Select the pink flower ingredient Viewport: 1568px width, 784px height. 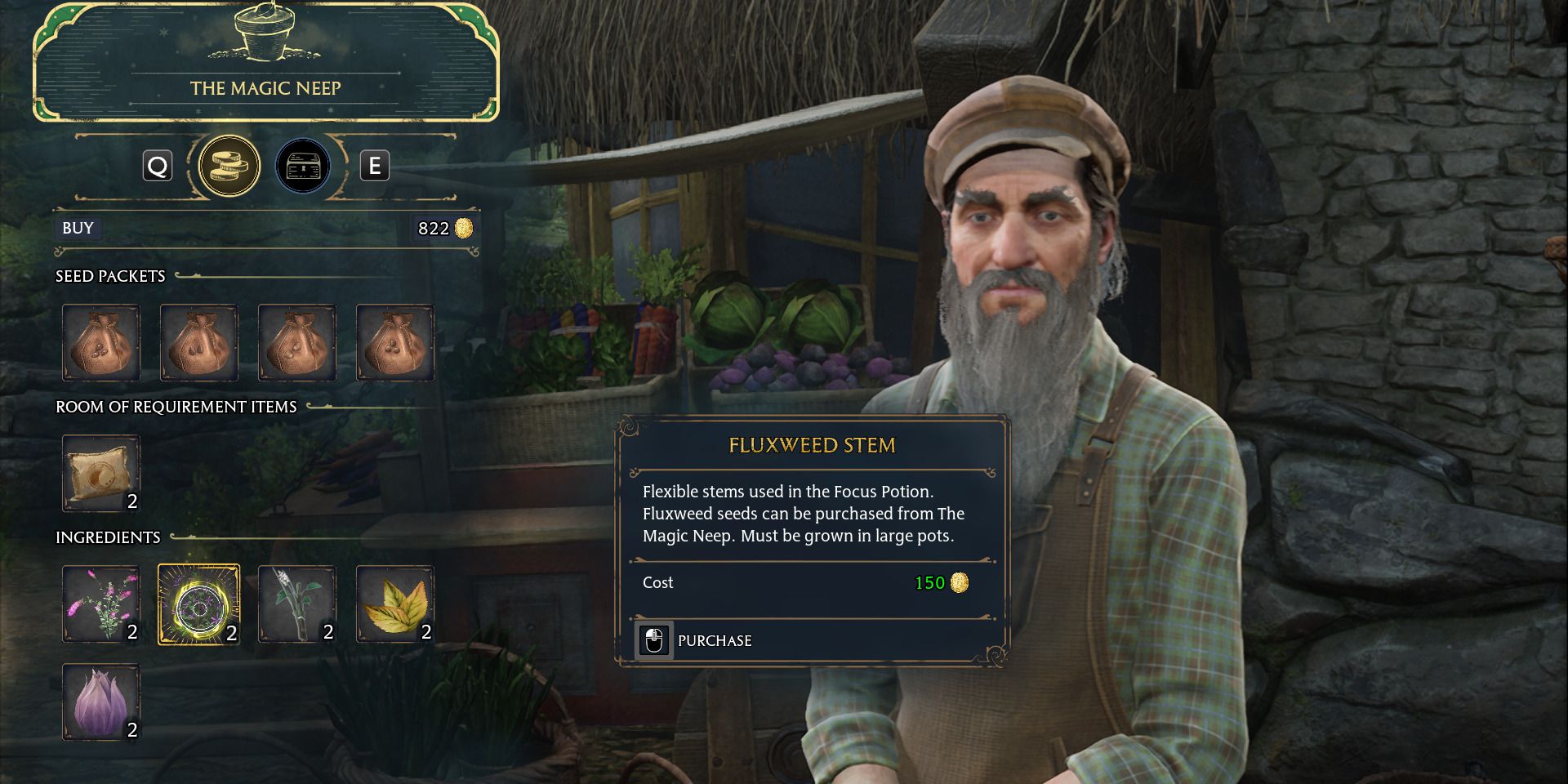tap(101, 604)
